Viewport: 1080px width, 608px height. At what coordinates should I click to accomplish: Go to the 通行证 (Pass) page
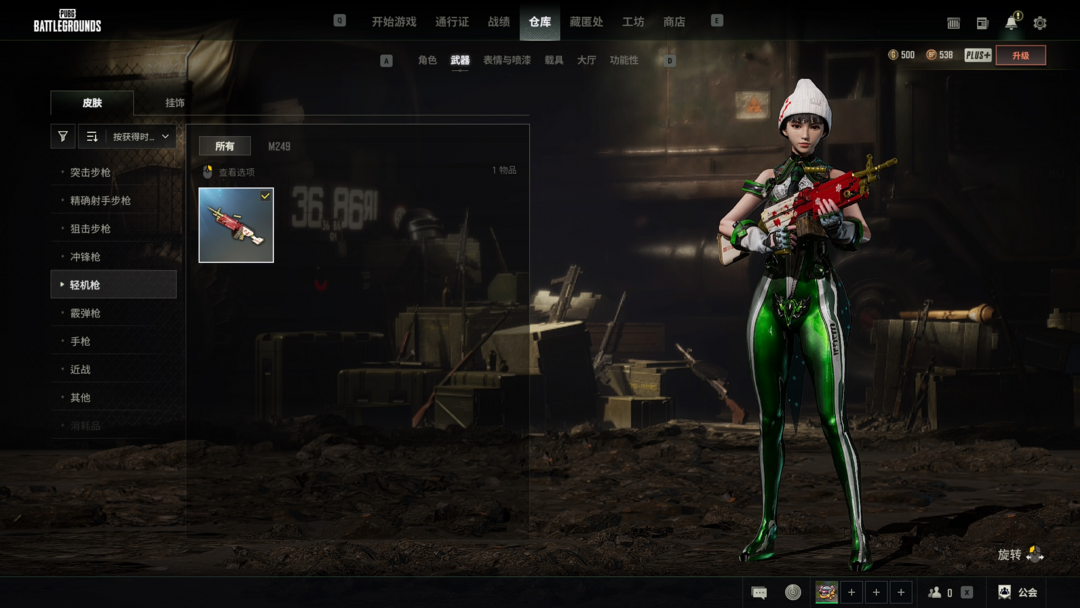coord(452,22)
